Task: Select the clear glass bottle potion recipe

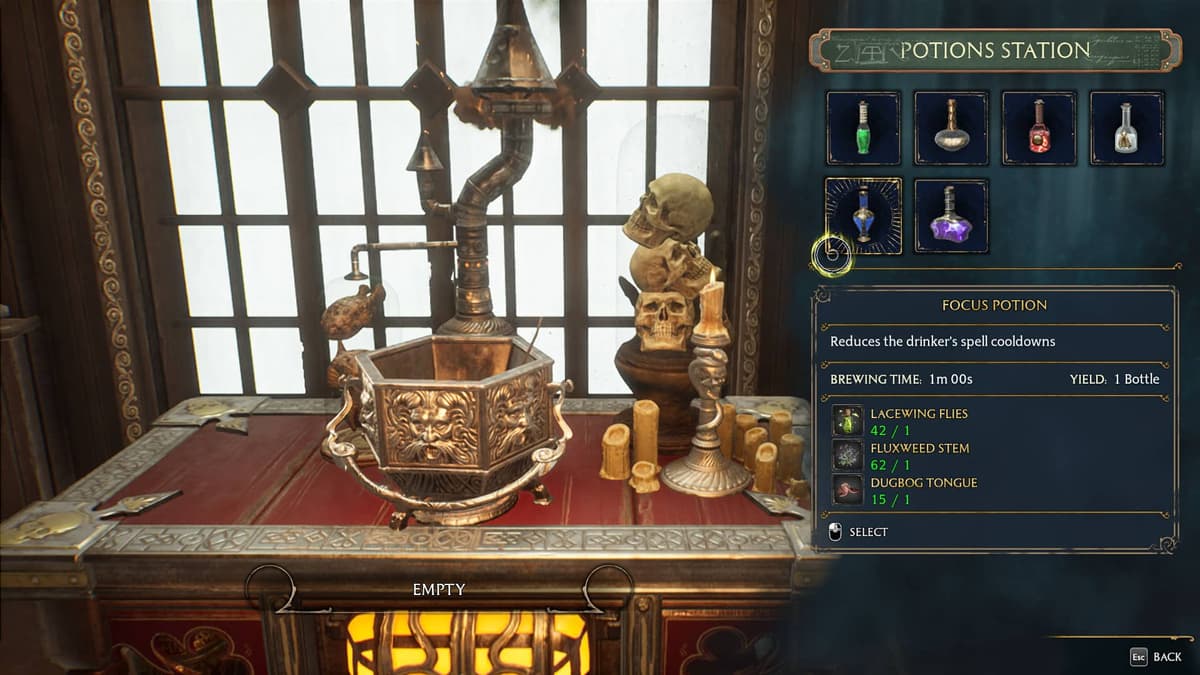Action: point(1127,128)
